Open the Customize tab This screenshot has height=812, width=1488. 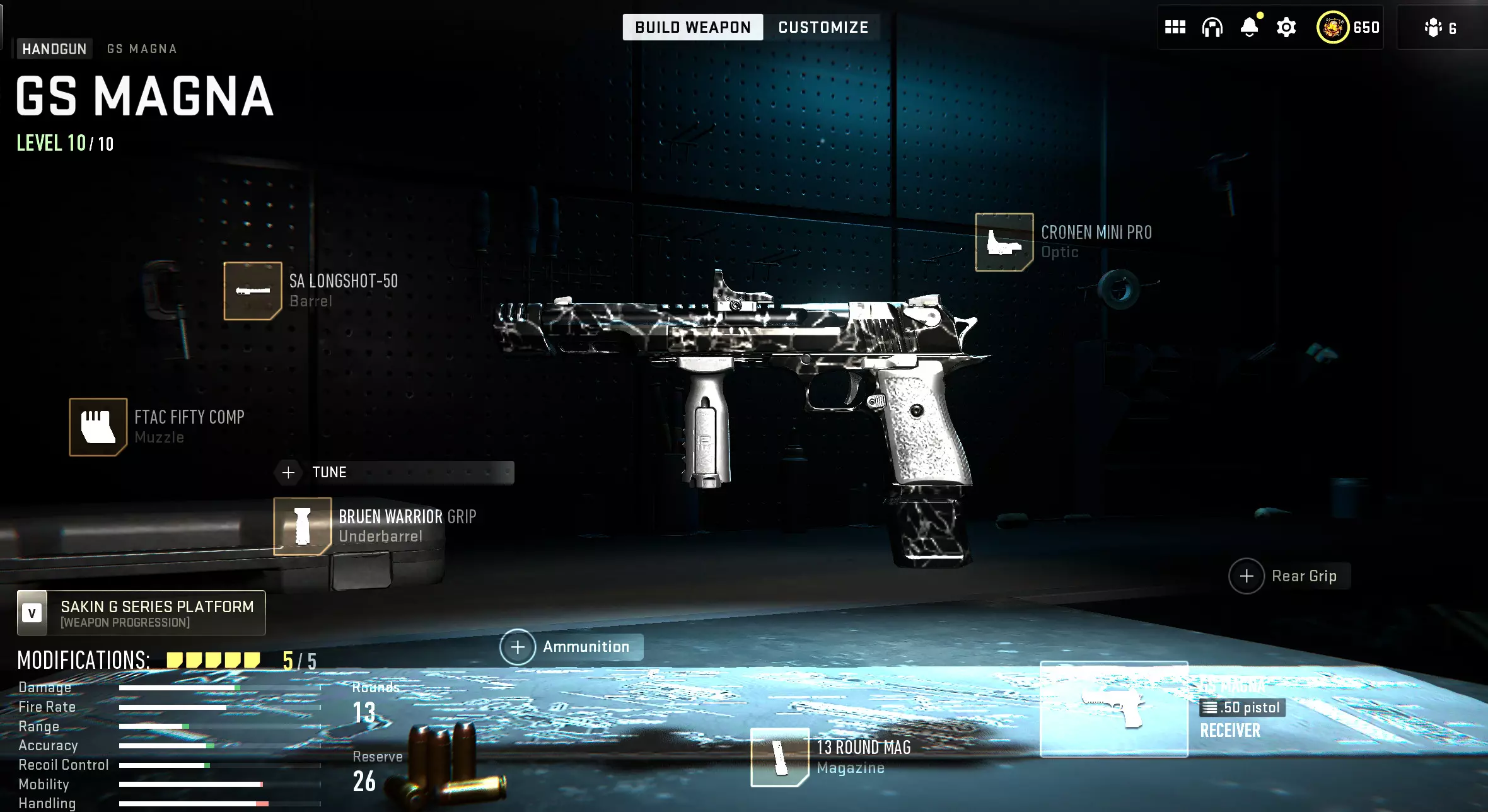coord(823,27)
